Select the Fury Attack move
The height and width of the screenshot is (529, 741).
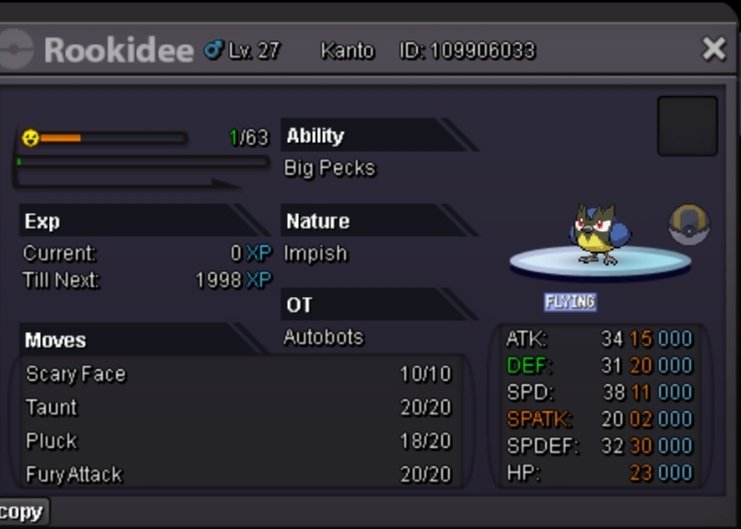coord(74,474)
